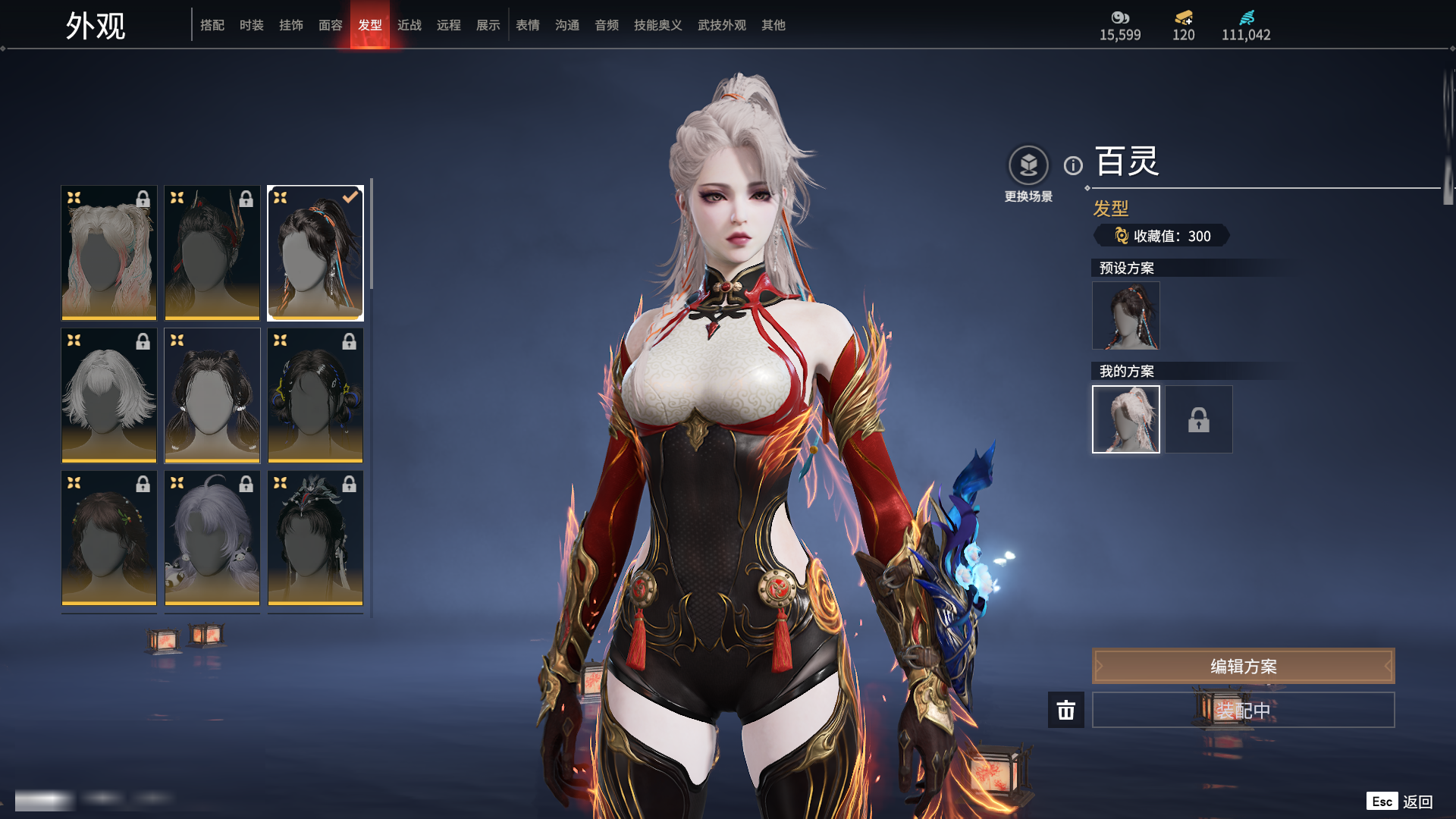Select my scheme white ponytail thumbnail
The image size is (1456, 819).
click(1125, 419)
